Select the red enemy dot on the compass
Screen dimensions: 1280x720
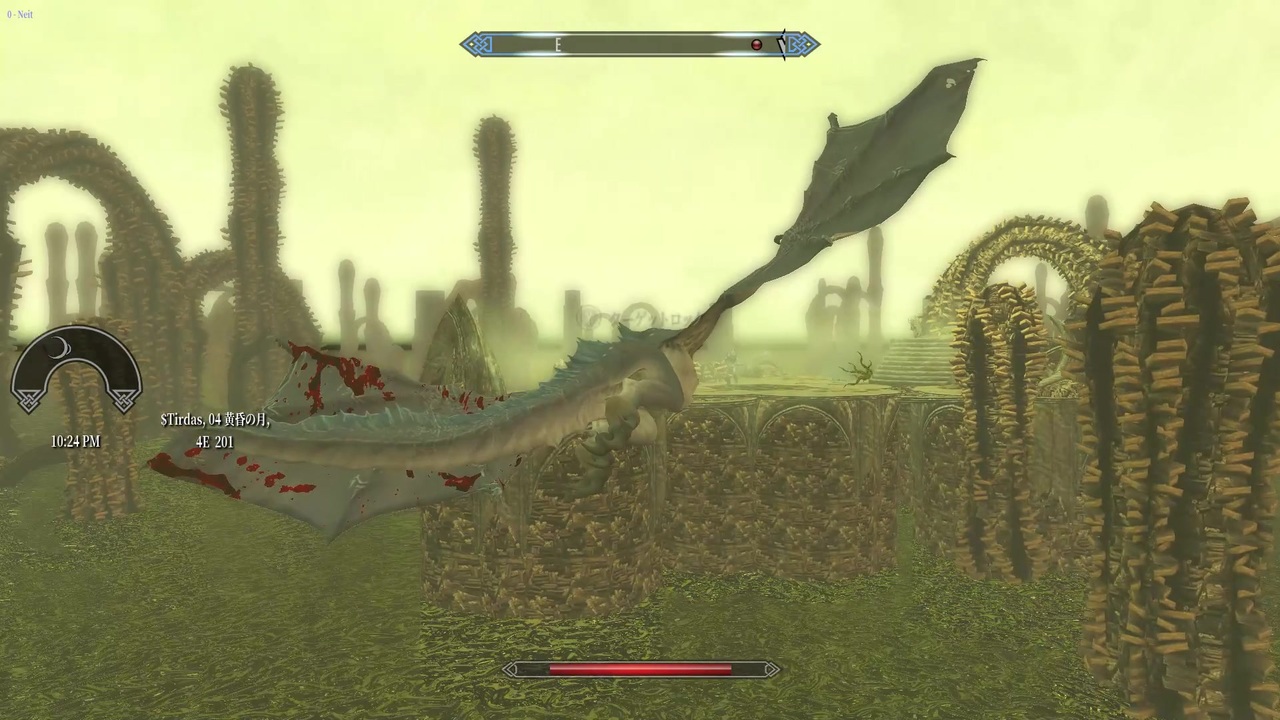pyautogui.click(x=757, y=44)
